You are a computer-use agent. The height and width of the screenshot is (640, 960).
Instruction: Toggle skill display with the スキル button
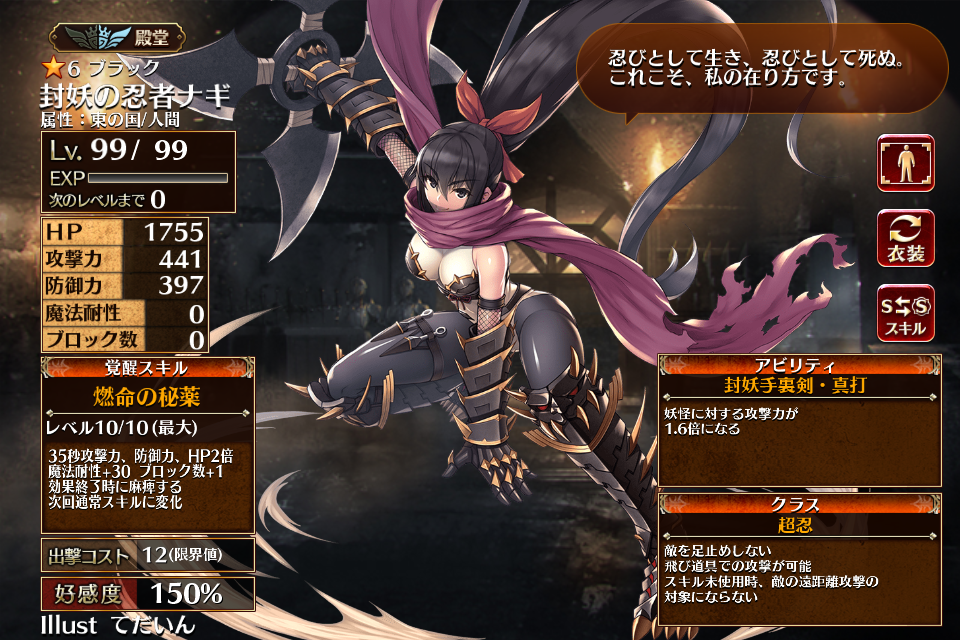click(x=906, y=311)
